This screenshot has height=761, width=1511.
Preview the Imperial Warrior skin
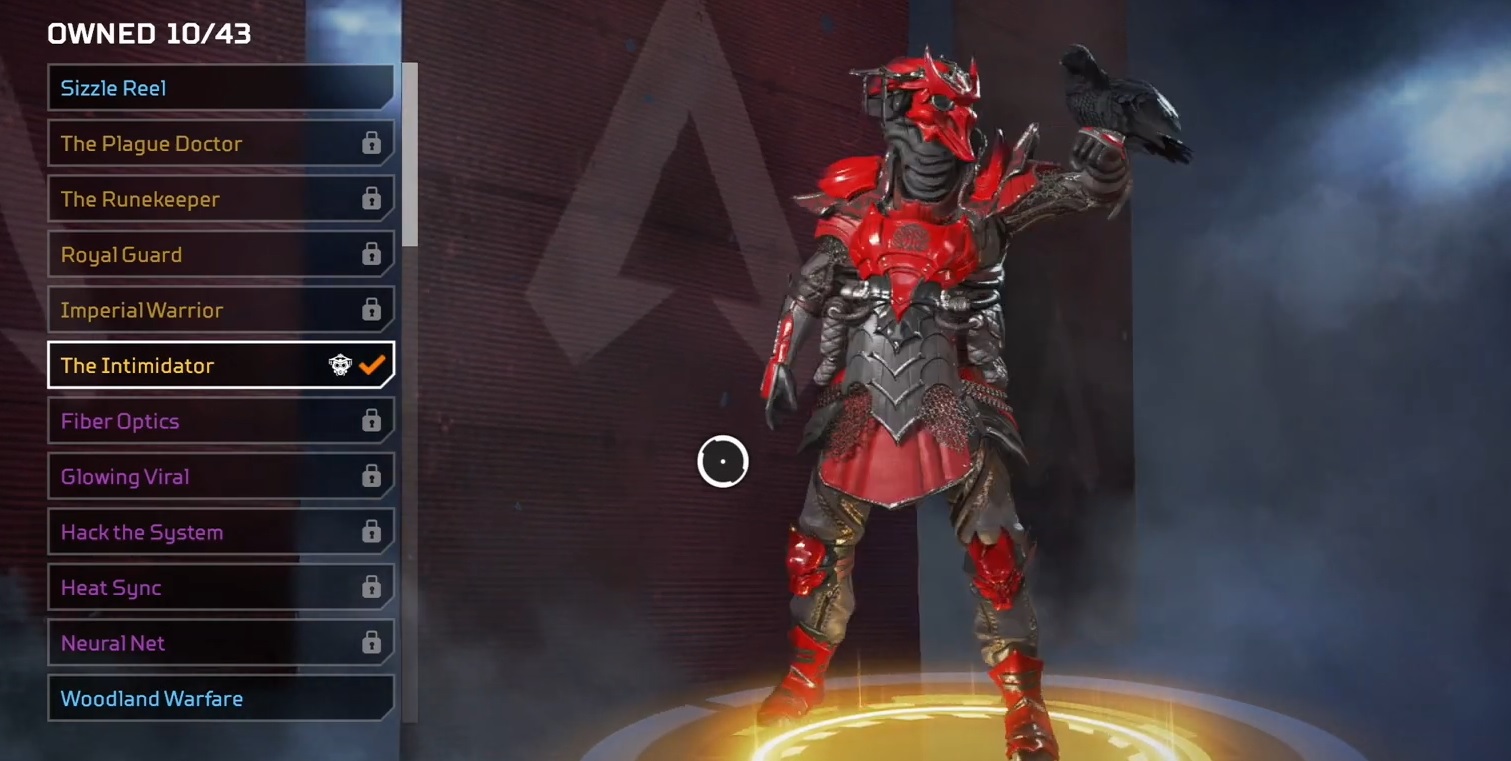[220, 310]
